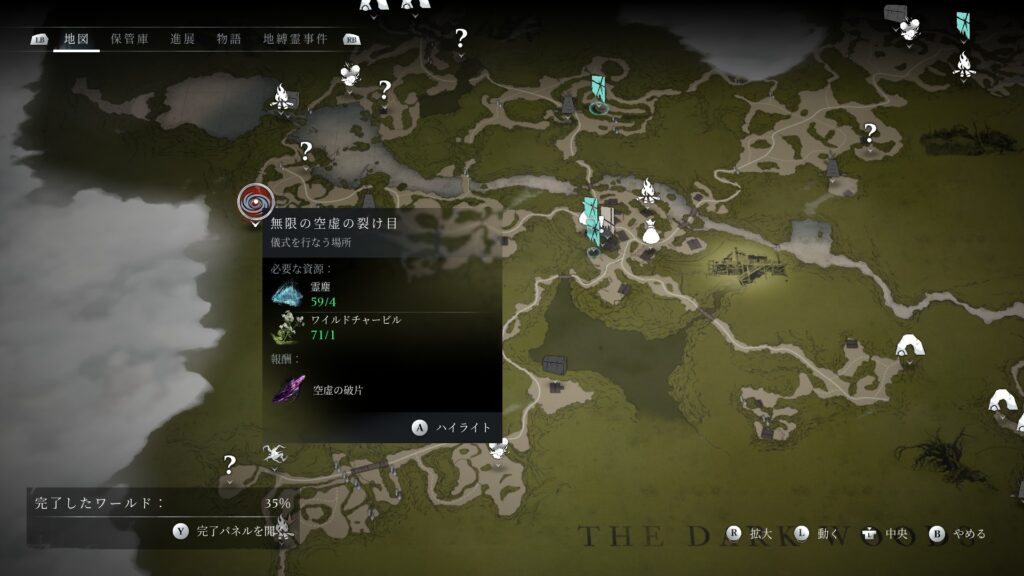Select the white spiky creature map marker
The width and height of the screenshot is (1024, 576).
(273, 456)
